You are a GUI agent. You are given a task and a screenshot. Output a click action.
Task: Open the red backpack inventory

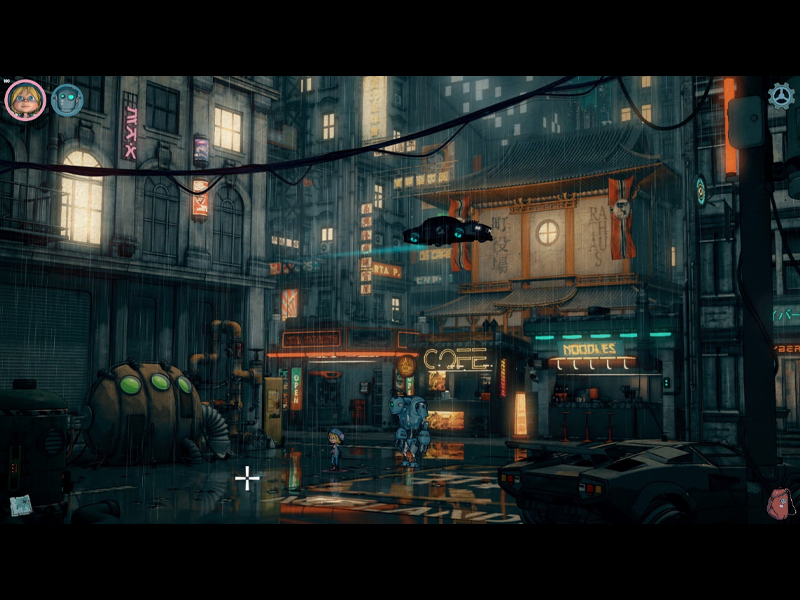(x=780, y=503)
